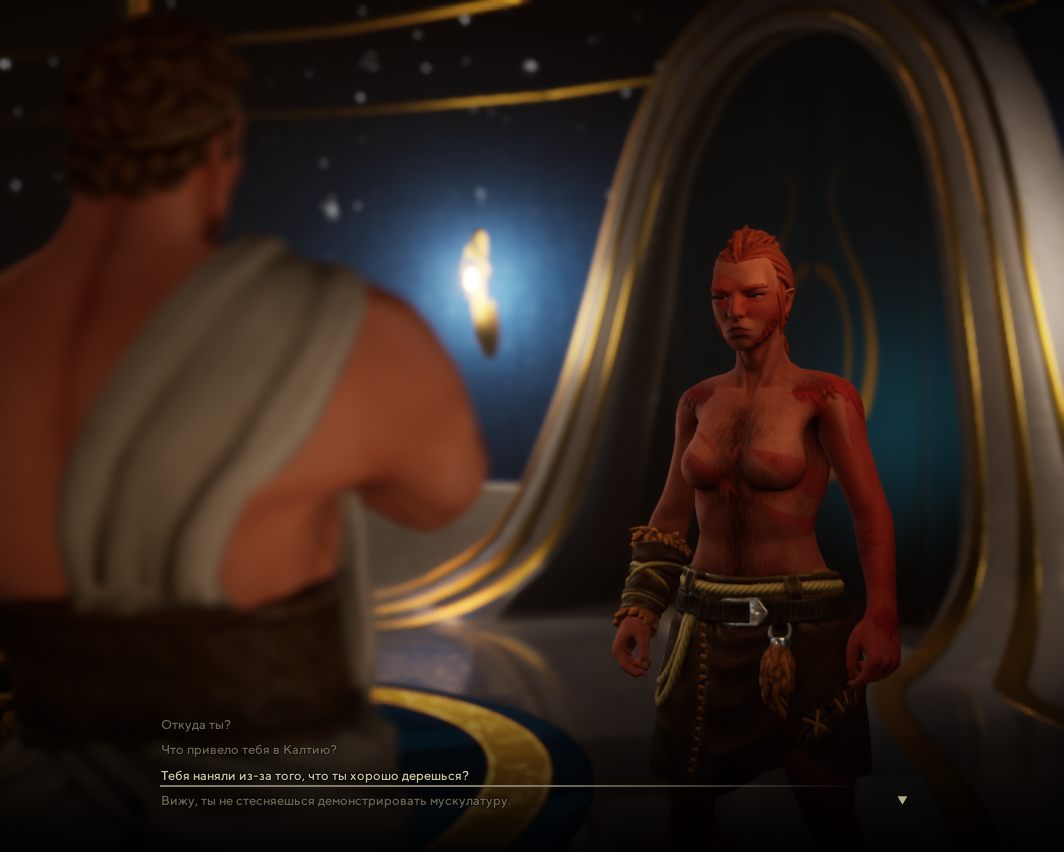Pick the reply about showing off musculature

point(336,801)
